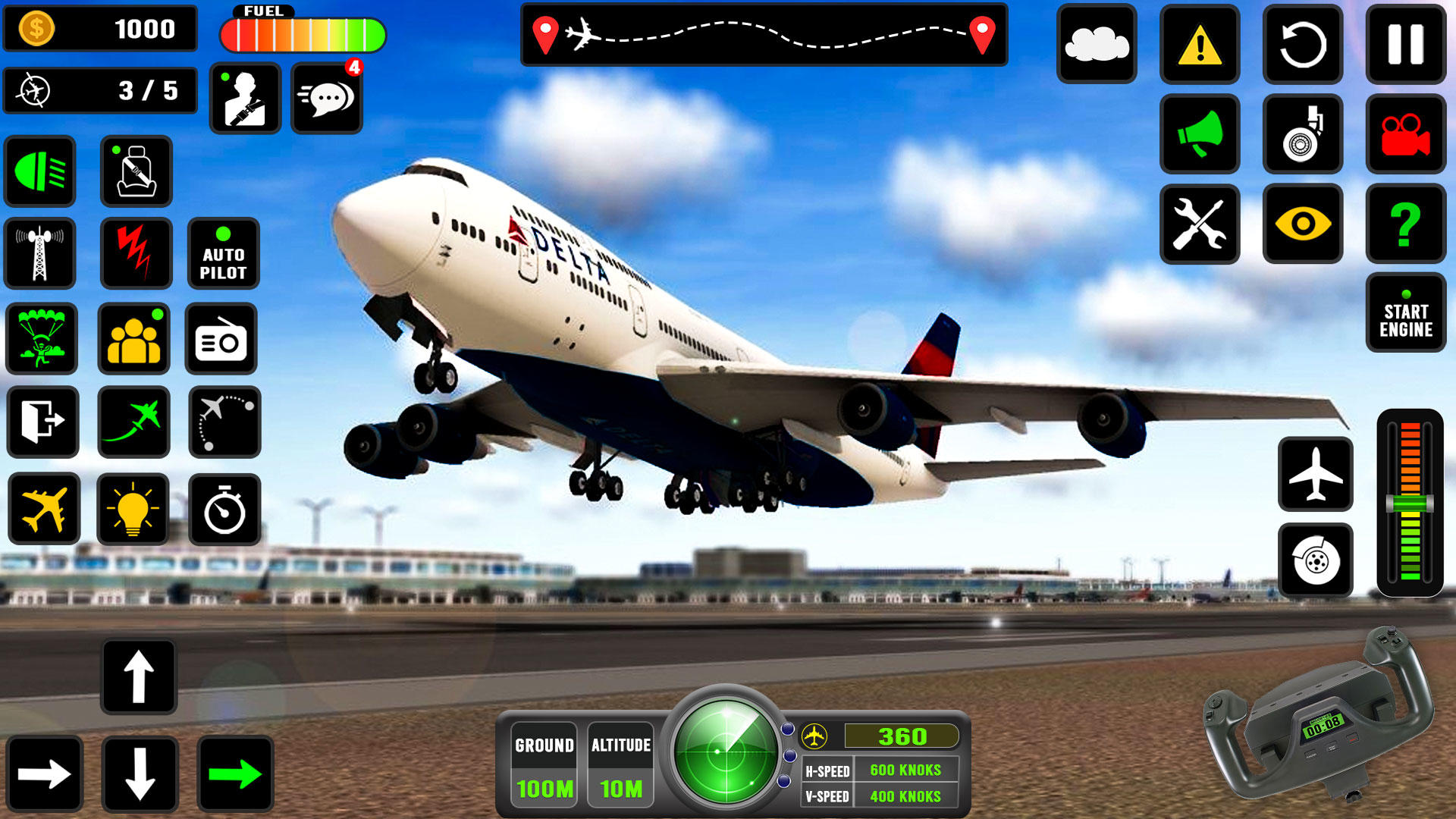Viewport: 1456px width, 819px height.
Task: Click the Start Engine button
Action: (1405, 315)
